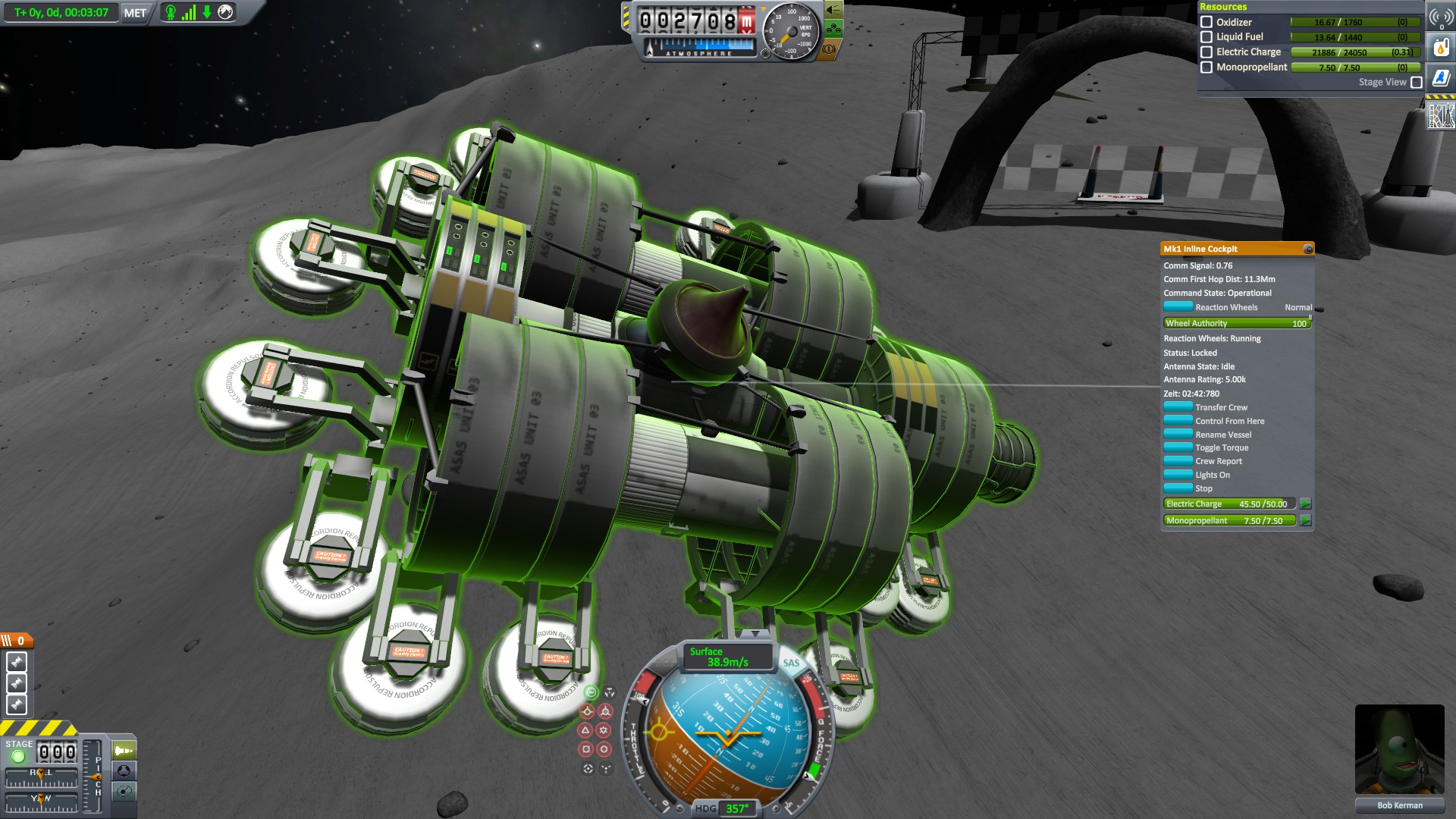1456x819 pixels.
Task: Select Bob Kerman's crew portrait
Action: 1399,749
